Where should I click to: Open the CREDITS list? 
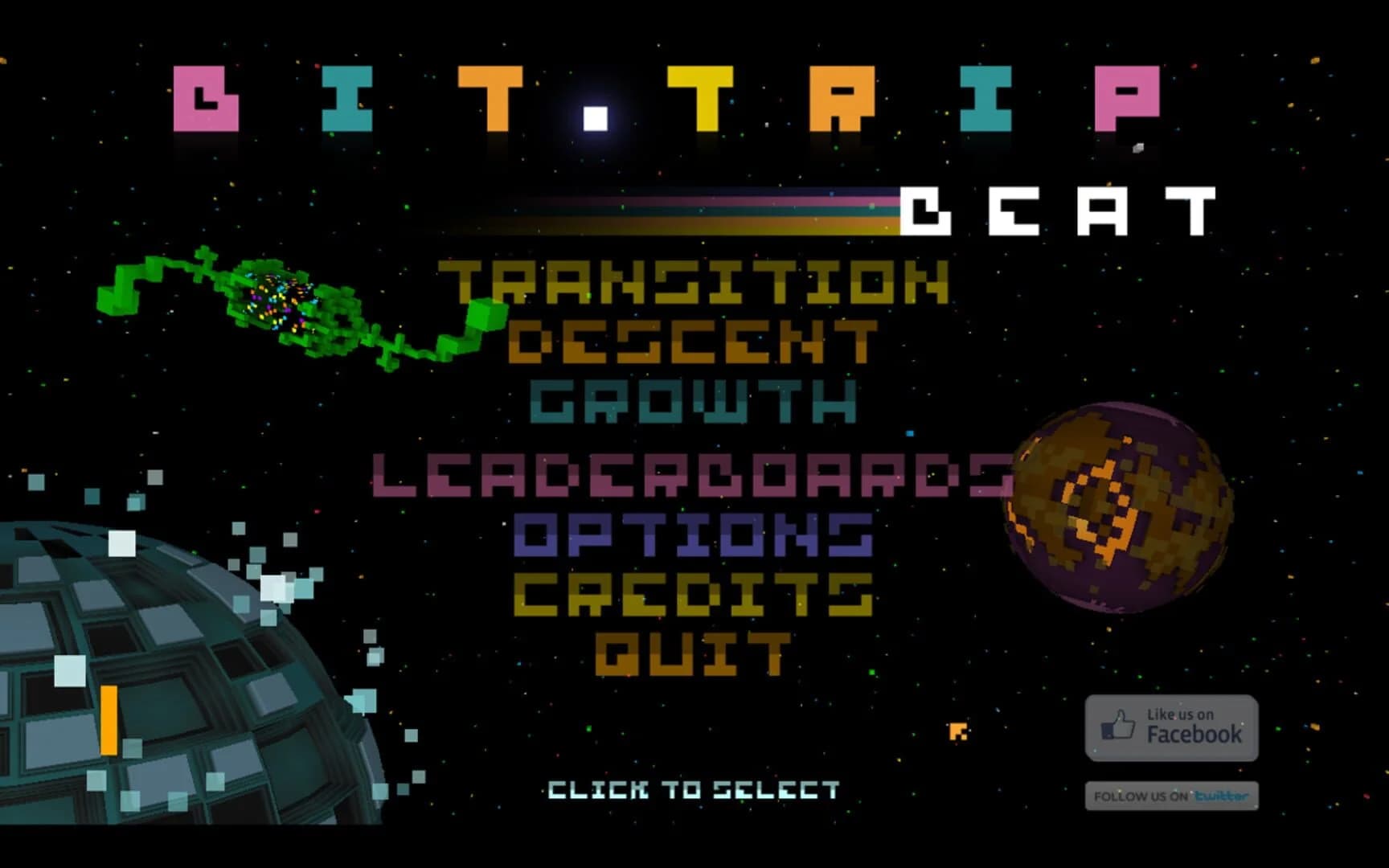693,593
